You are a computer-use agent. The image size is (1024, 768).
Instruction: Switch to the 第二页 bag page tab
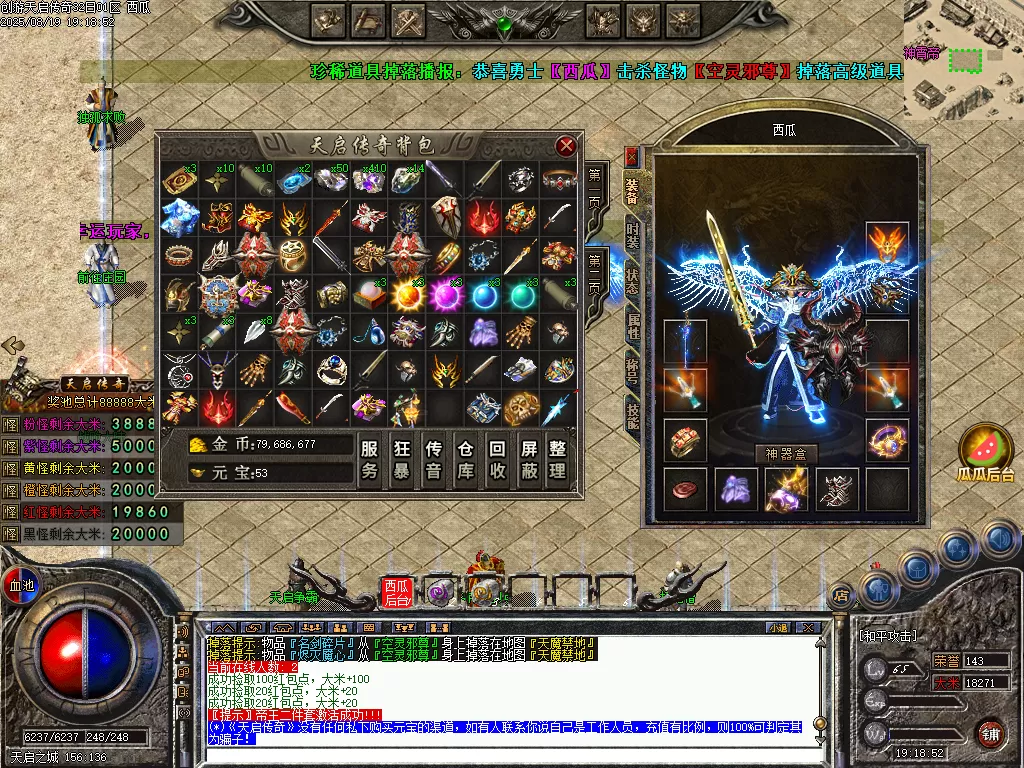[x=595, y=274]
